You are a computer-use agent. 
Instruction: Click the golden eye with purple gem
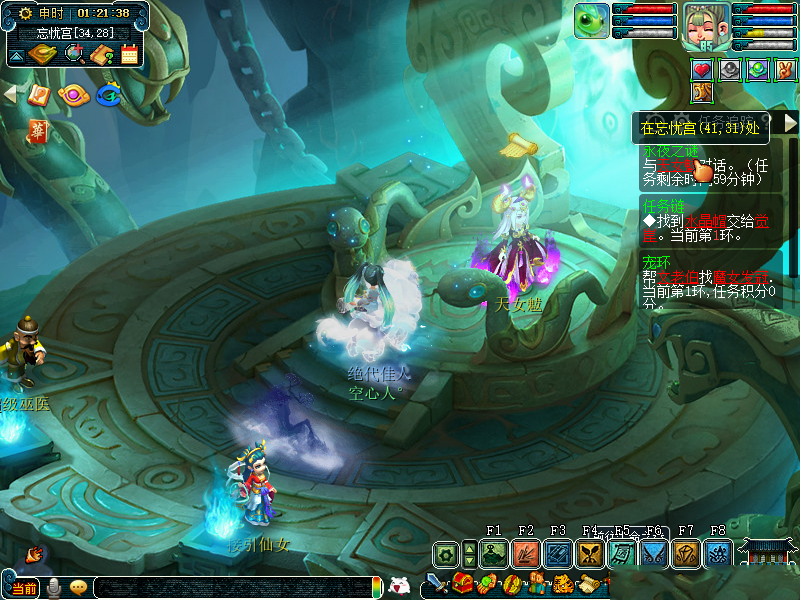72,96
